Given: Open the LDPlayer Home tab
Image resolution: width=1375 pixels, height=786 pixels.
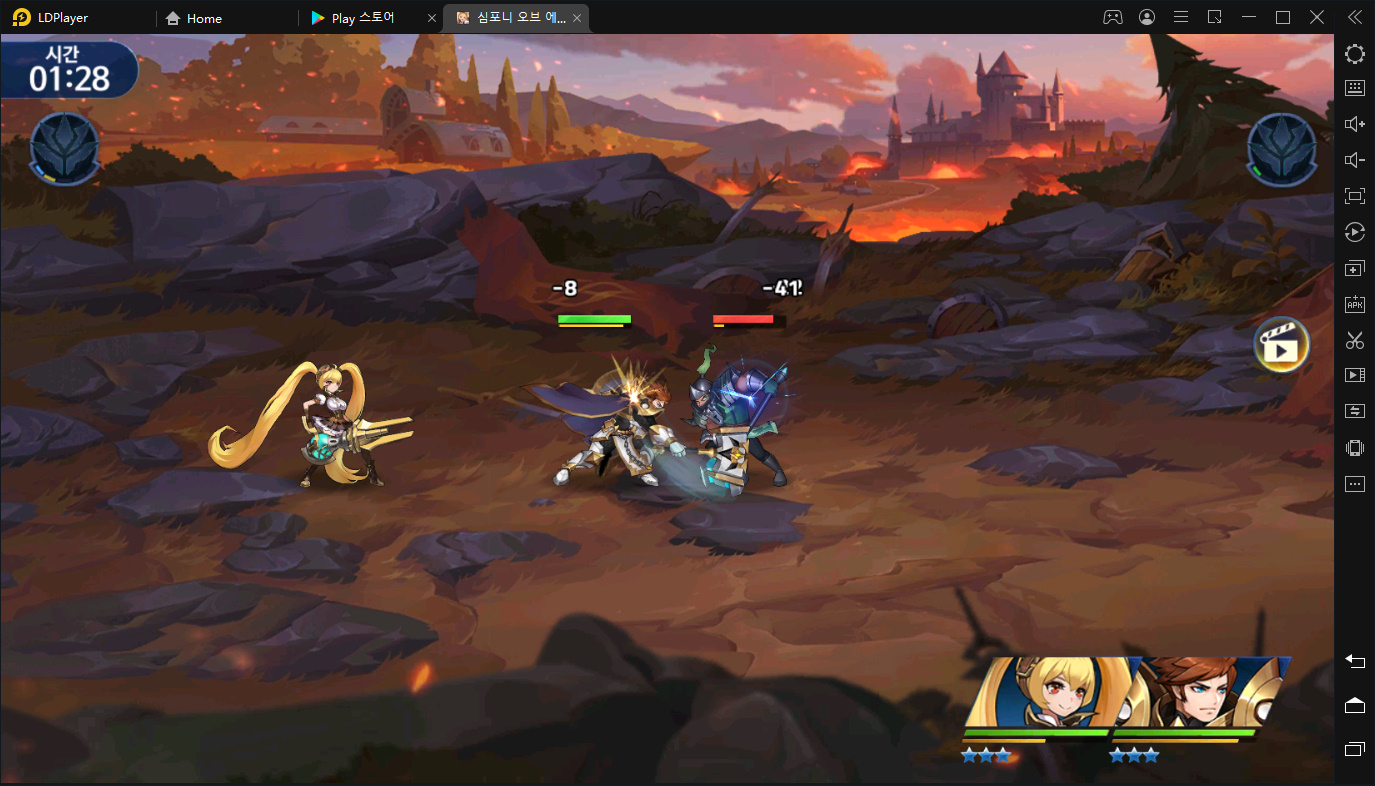Looking at the screenshot, I should (204, 18).
